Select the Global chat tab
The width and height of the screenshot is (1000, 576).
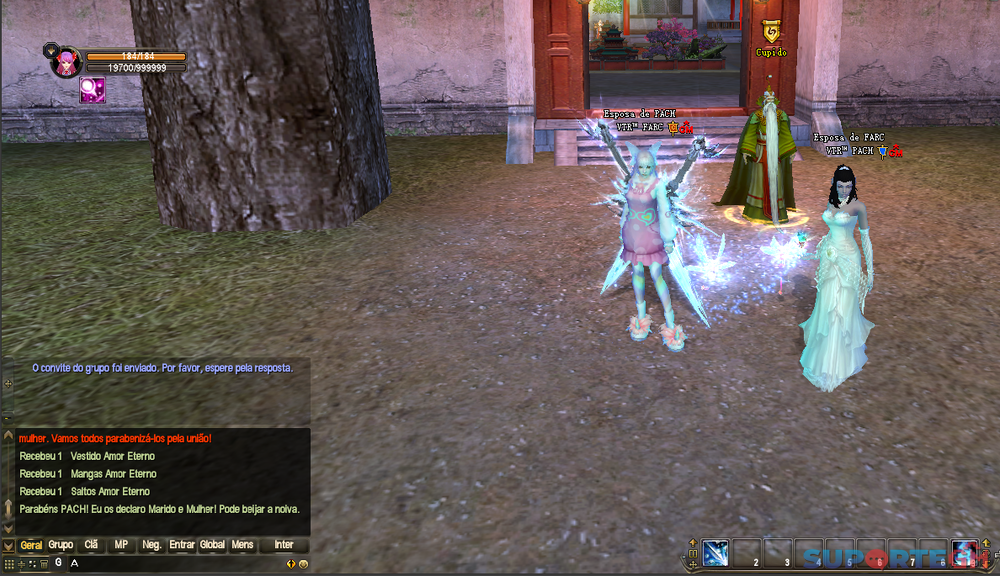tap(212, 545)
